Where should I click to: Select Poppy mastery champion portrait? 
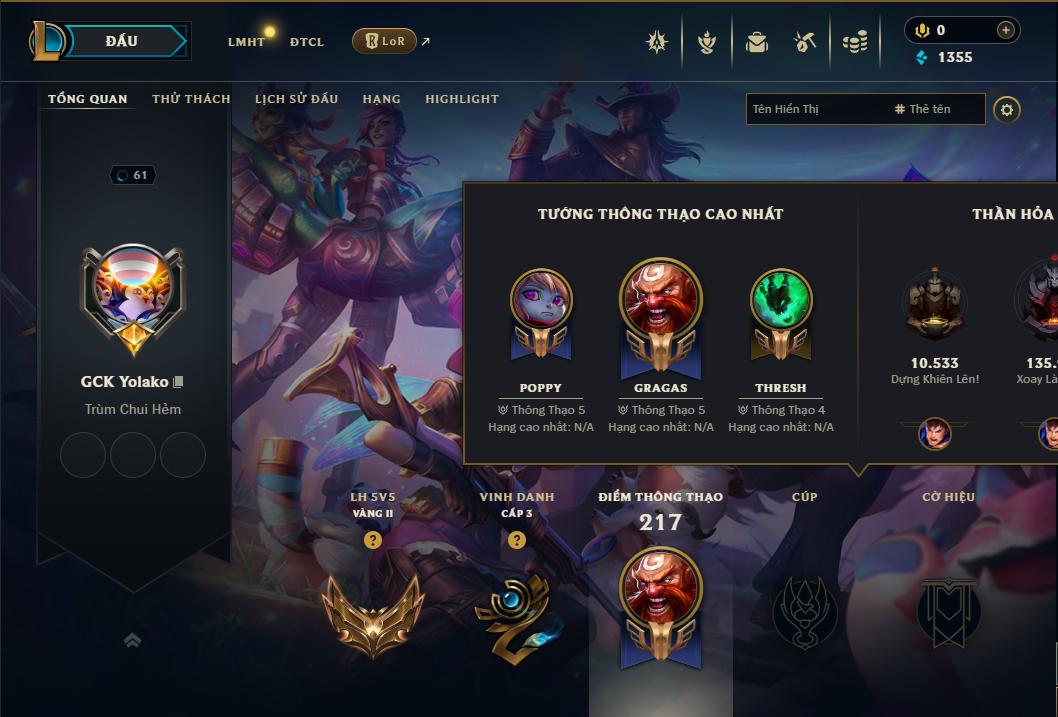pos(541,298)
